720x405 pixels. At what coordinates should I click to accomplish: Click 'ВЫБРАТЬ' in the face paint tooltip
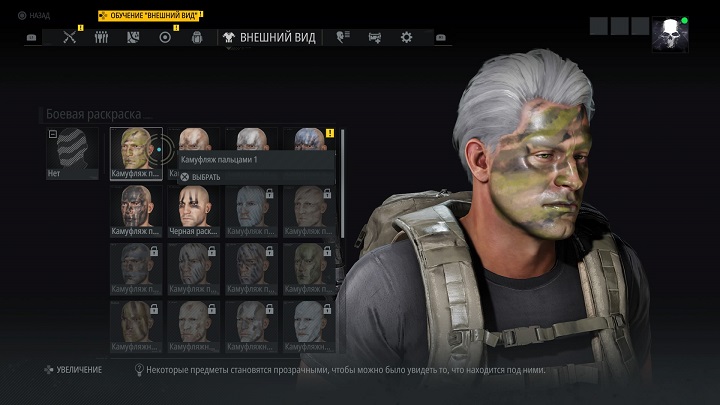206,177
